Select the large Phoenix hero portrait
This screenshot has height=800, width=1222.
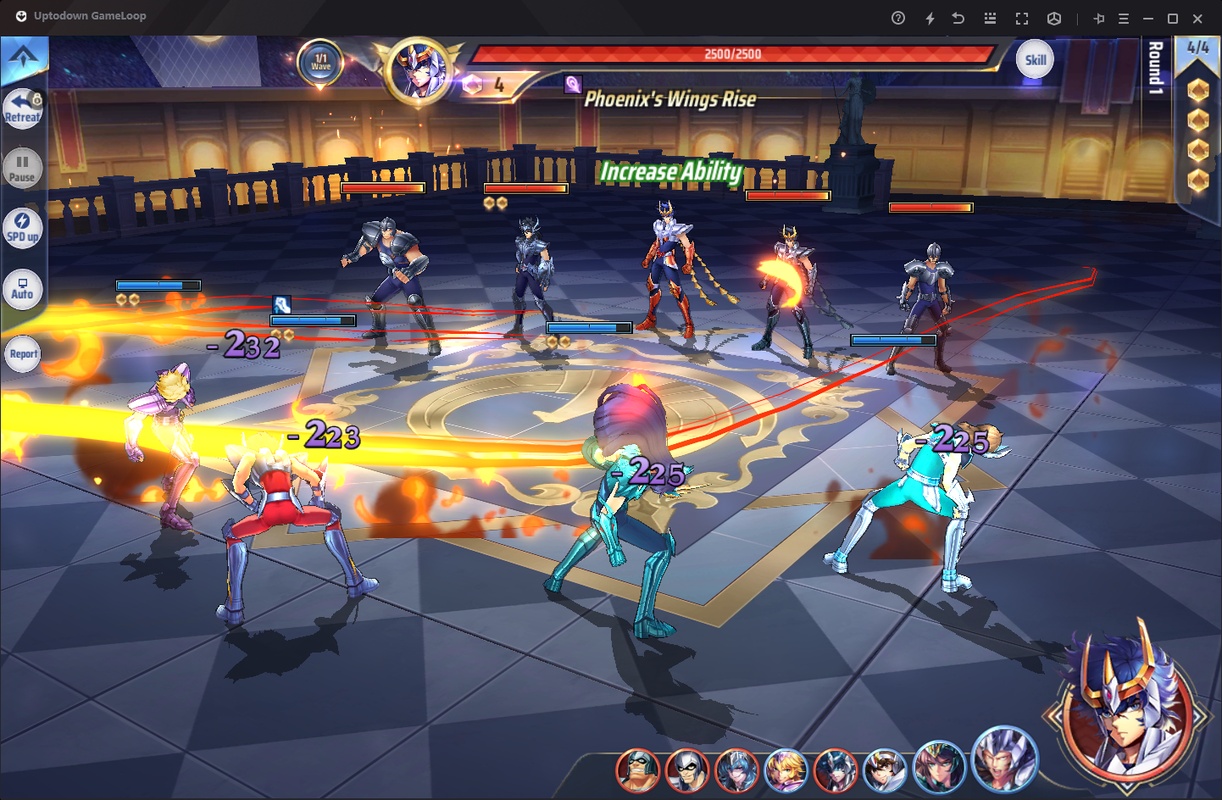coord(1118,702)
